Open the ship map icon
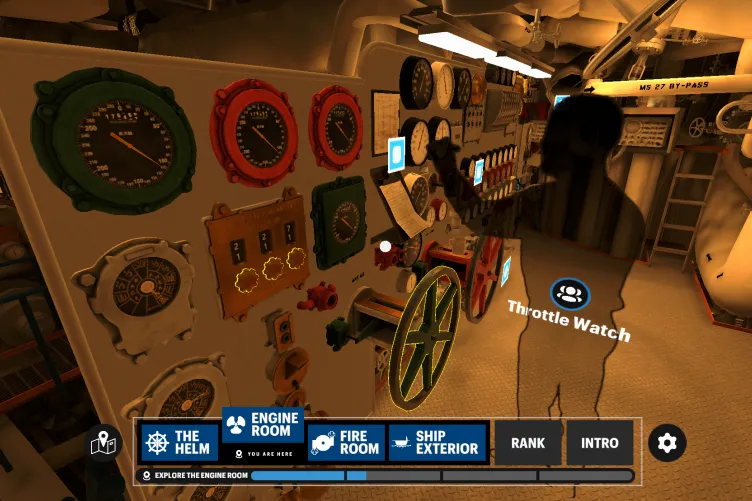 (105, 443)
